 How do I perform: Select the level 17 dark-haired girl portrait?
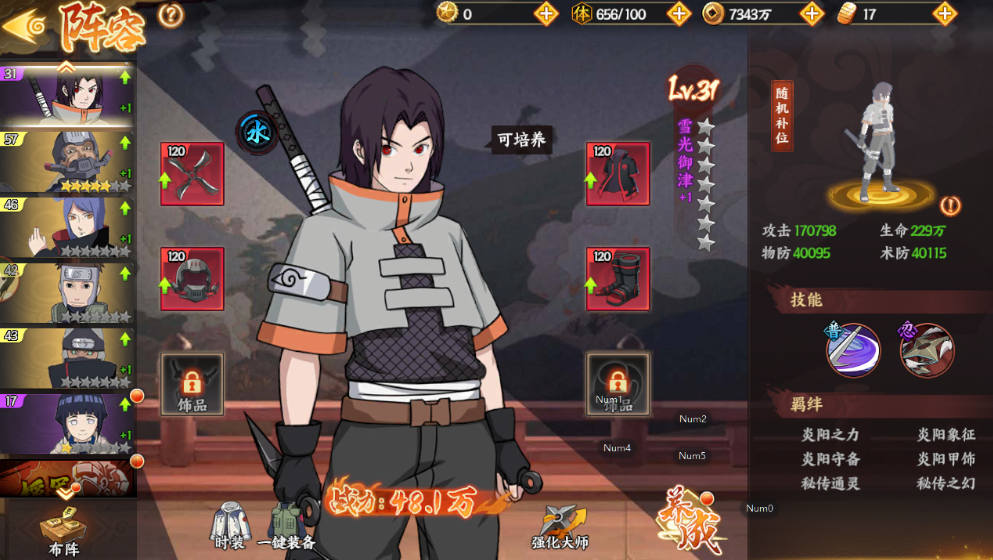pos(68,423)
